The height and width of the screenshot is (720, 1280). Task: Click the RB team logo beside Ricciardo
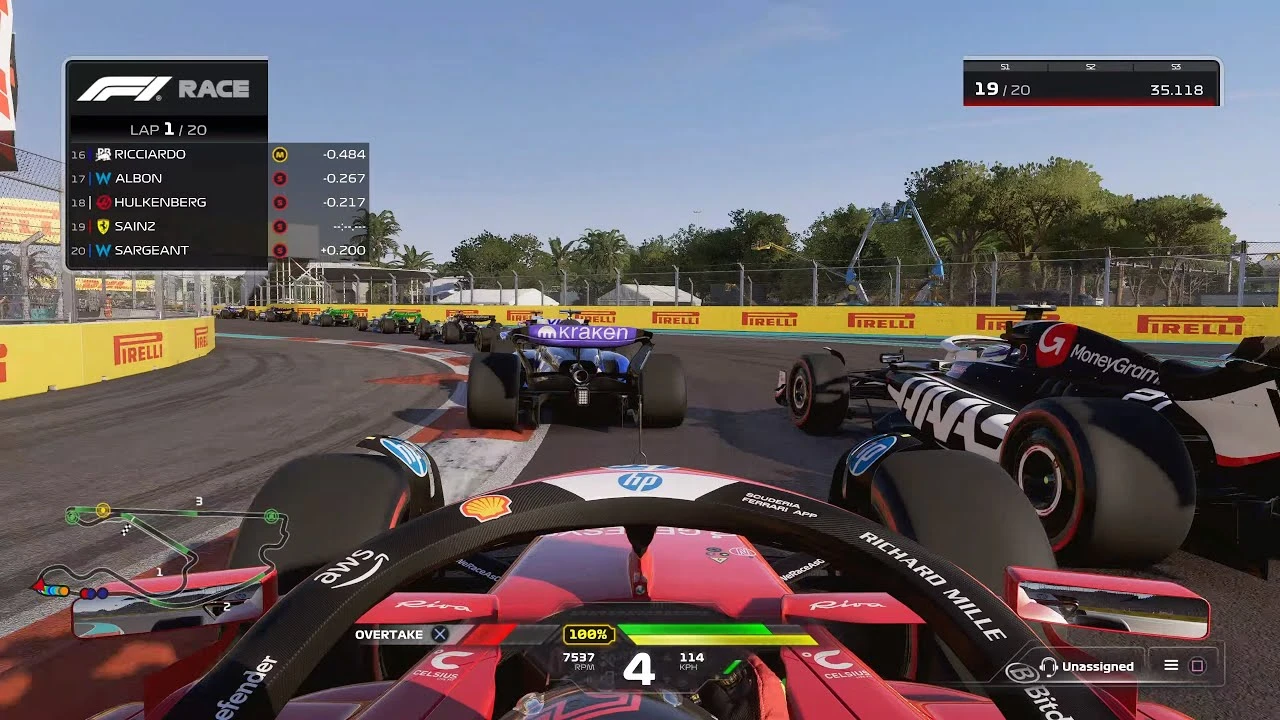tap(103, 153)
